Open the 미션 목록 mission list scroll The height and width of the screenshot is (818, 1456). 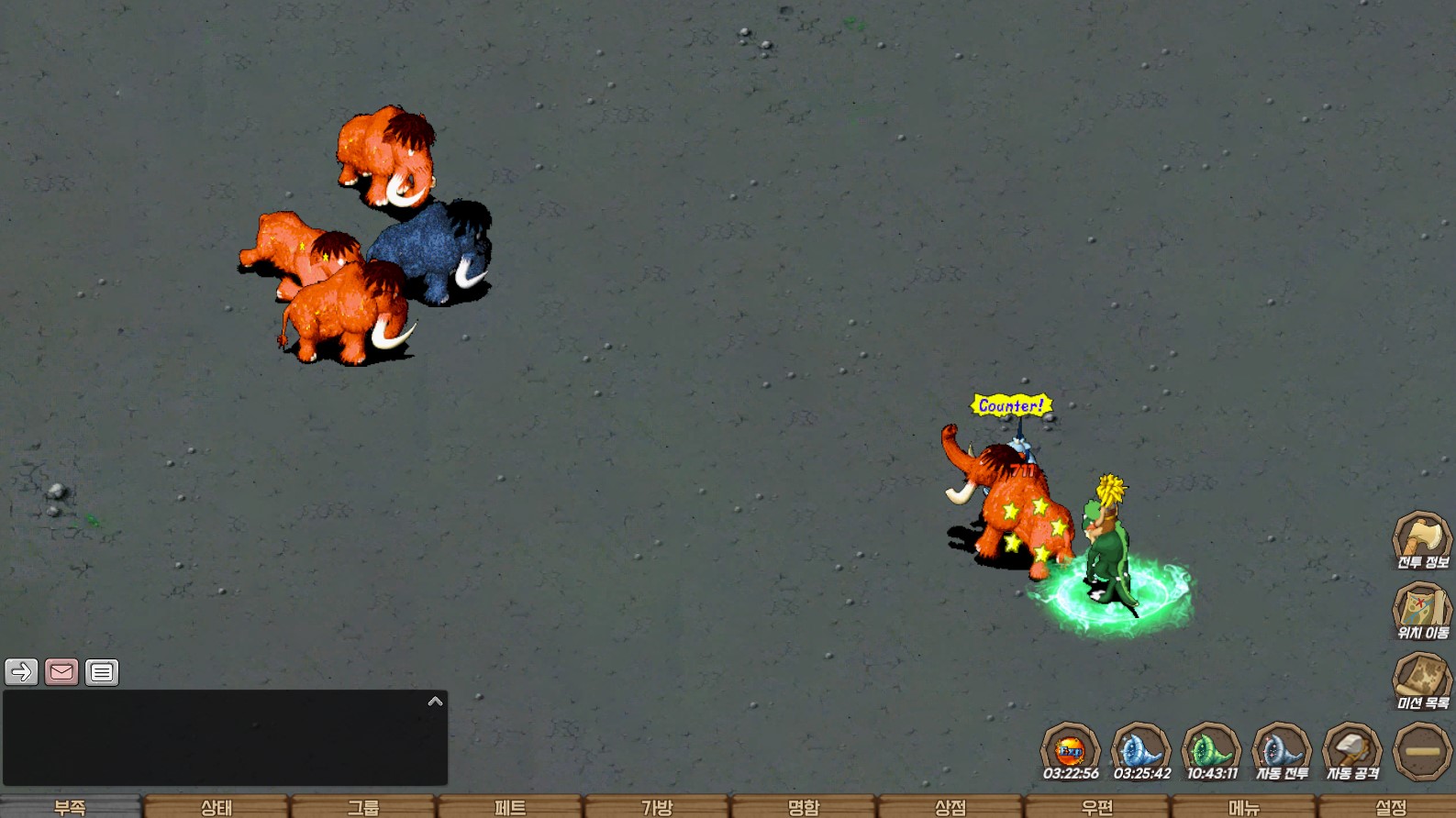[x=1422, y=680]
